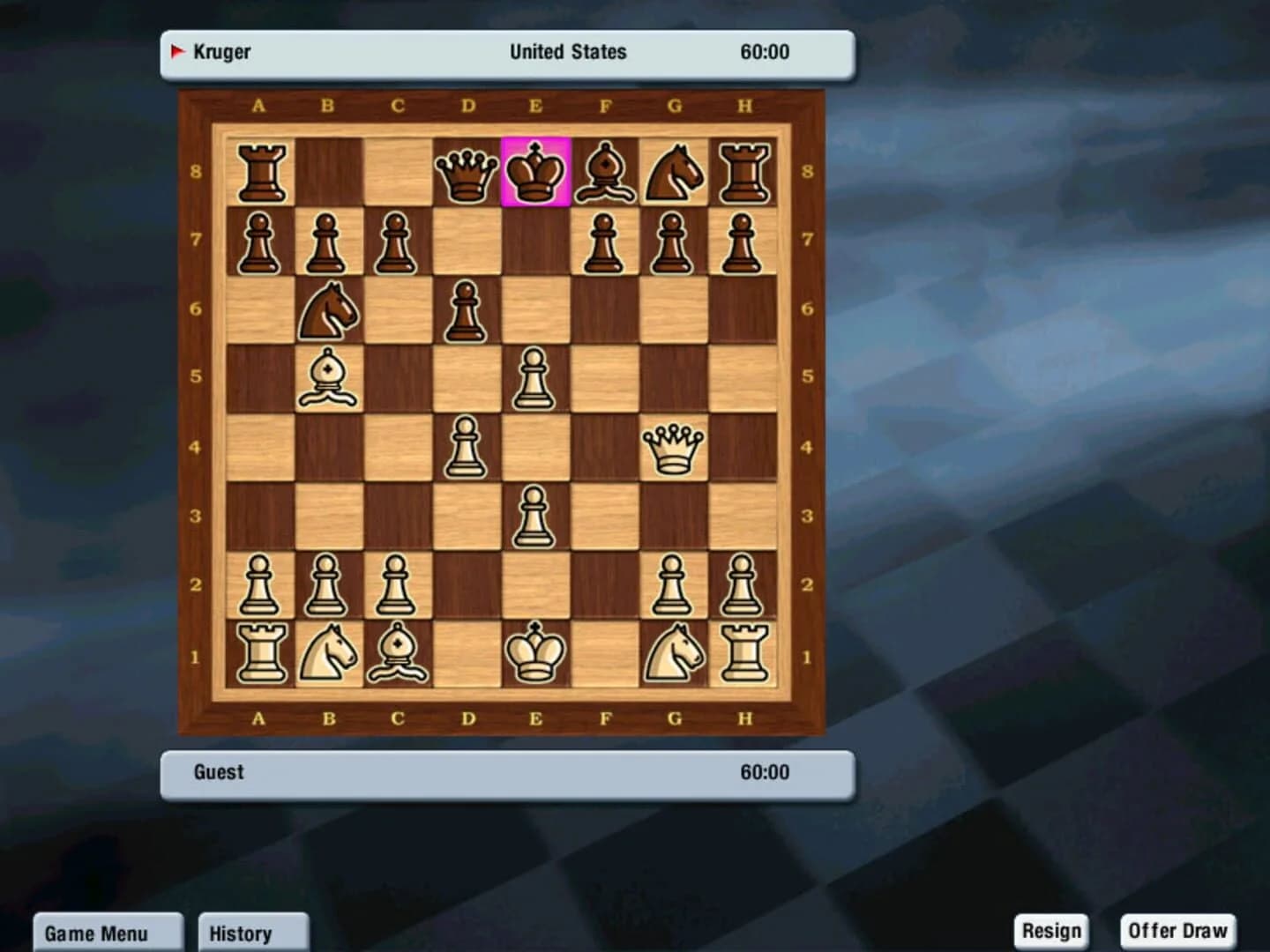Image resolution: width=1270 pixels, height=952 pixels.
Task: Click Offer Draw
Action: (x=1177, y=929)
